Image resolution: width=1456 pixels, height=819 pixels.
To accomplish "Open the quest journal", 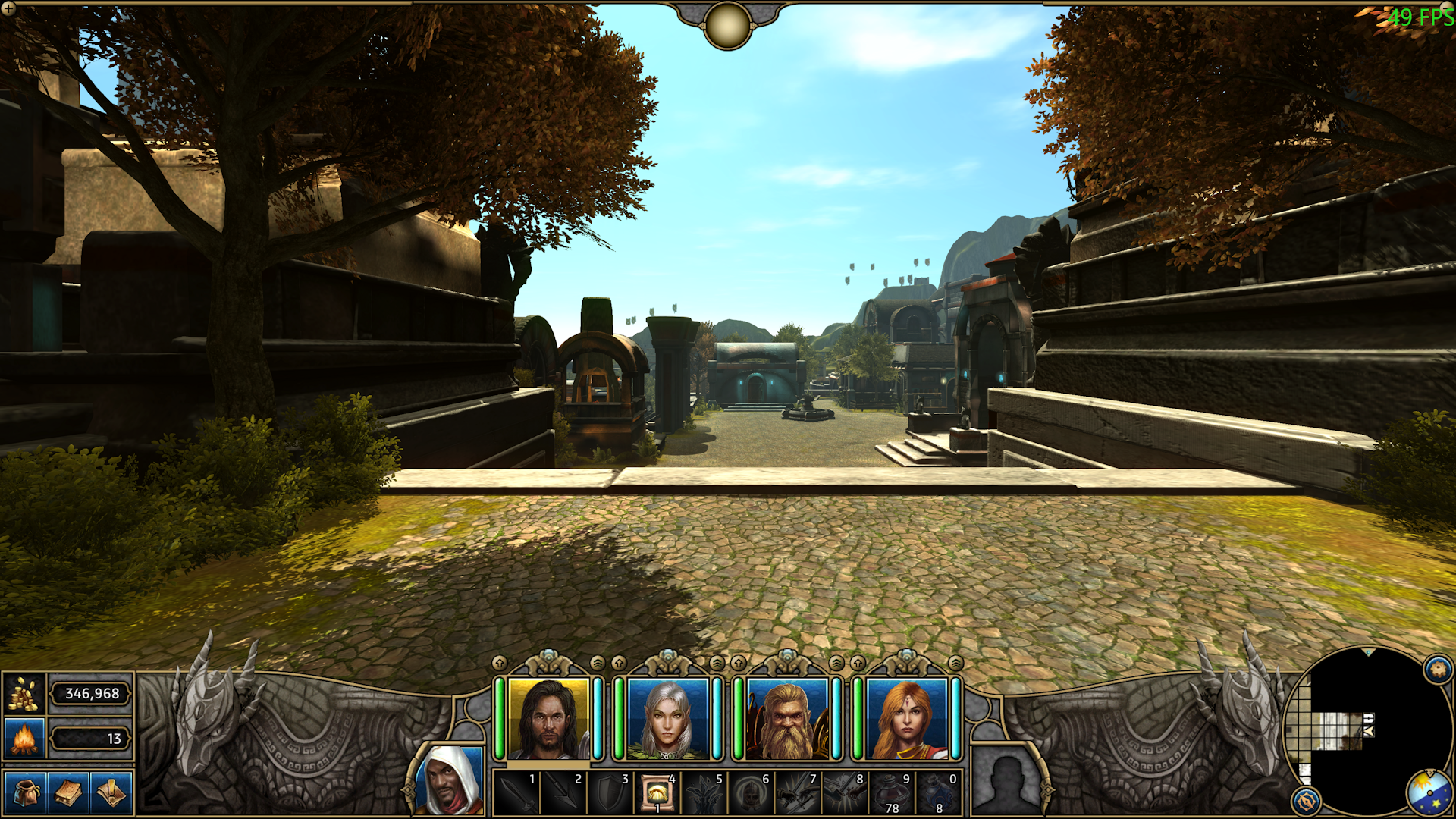I will click(x=111, y=793).
